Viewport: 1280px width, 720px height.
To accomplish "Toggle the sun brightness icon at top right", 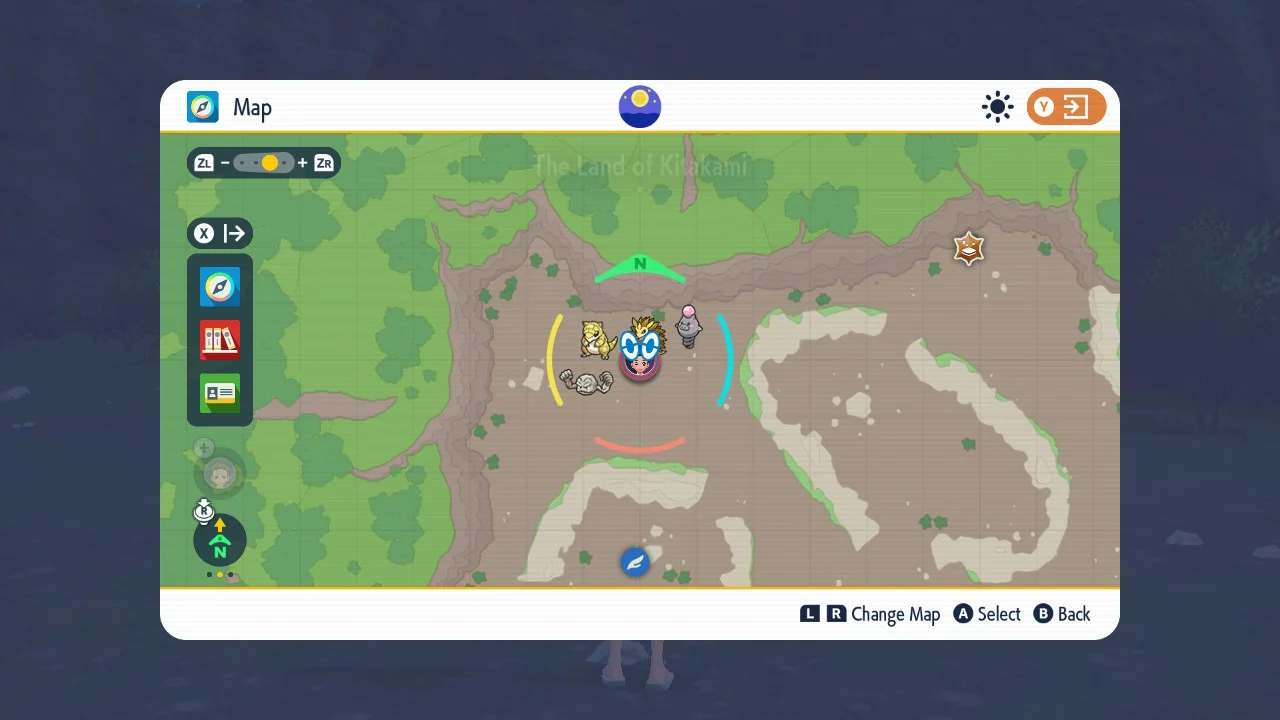I will click(997, 106).
